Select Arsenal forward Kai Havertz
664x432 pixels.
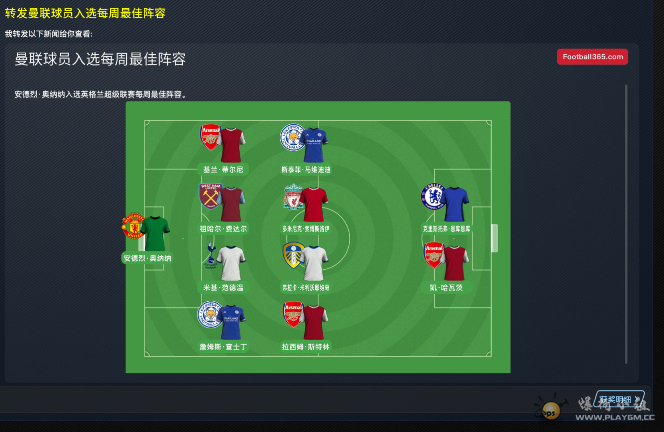pos(446,263)
